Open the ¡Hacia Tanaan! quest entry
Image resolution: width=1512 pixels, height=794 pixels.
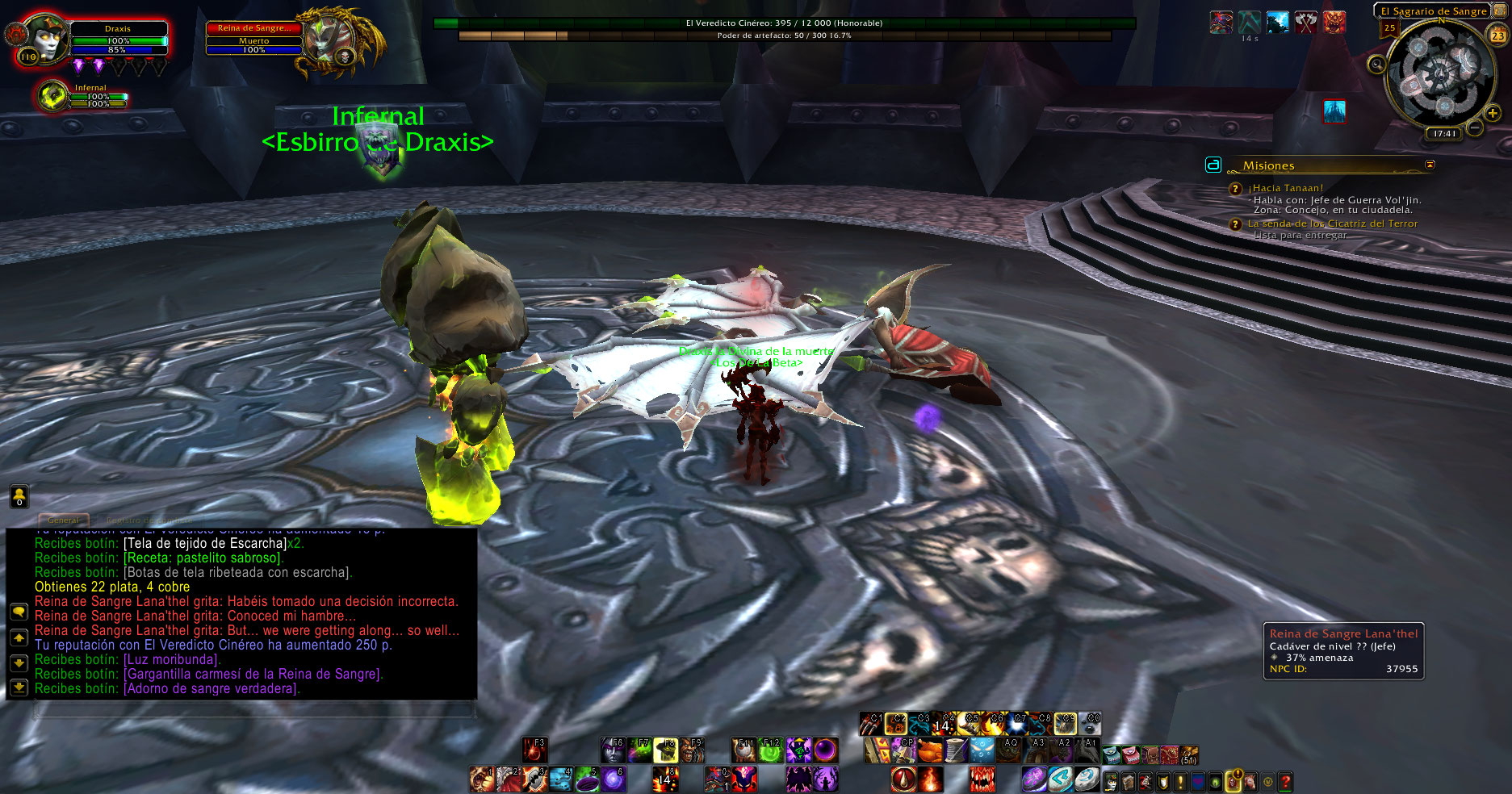tap(1285, 188)
